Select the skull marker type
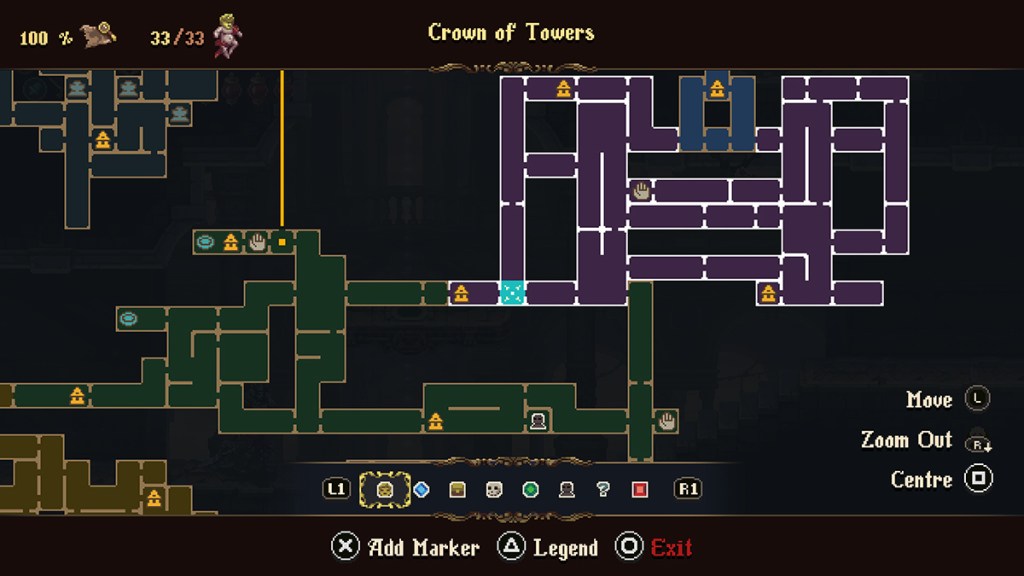 click(494, 489)
